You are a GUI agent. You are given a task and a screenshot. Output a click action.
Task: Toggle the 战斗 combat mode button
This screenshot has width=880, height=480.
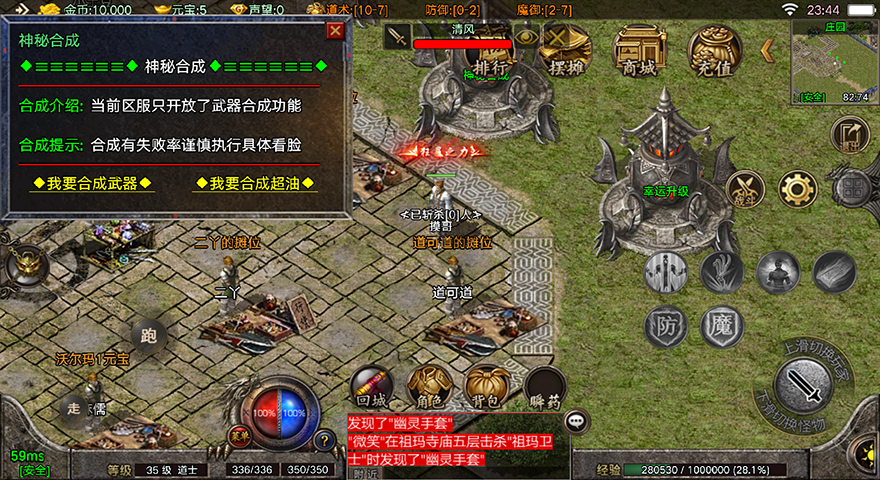(744, 189)
